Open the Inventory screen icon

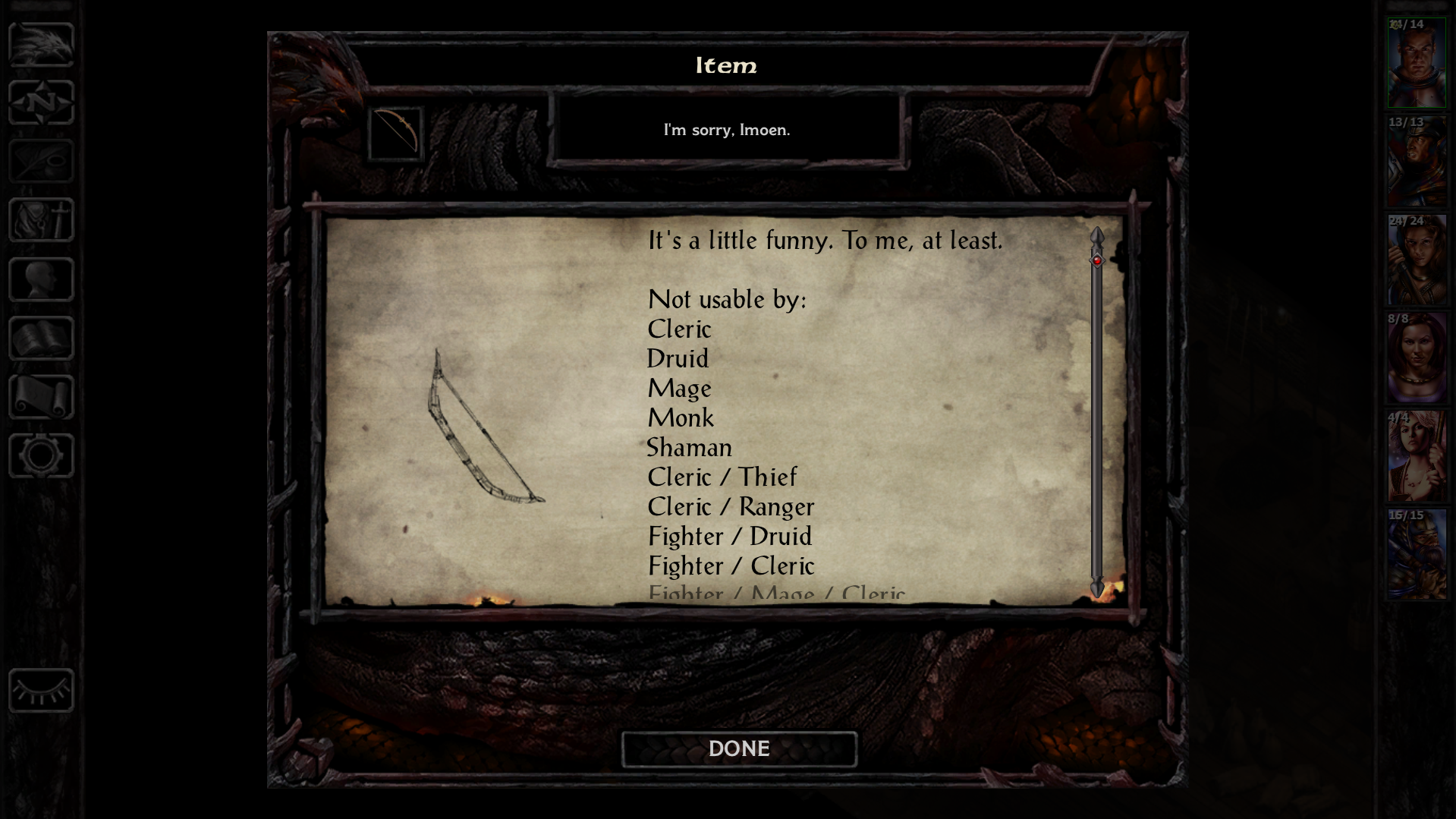pyautogui.click(x=40, y=220)
